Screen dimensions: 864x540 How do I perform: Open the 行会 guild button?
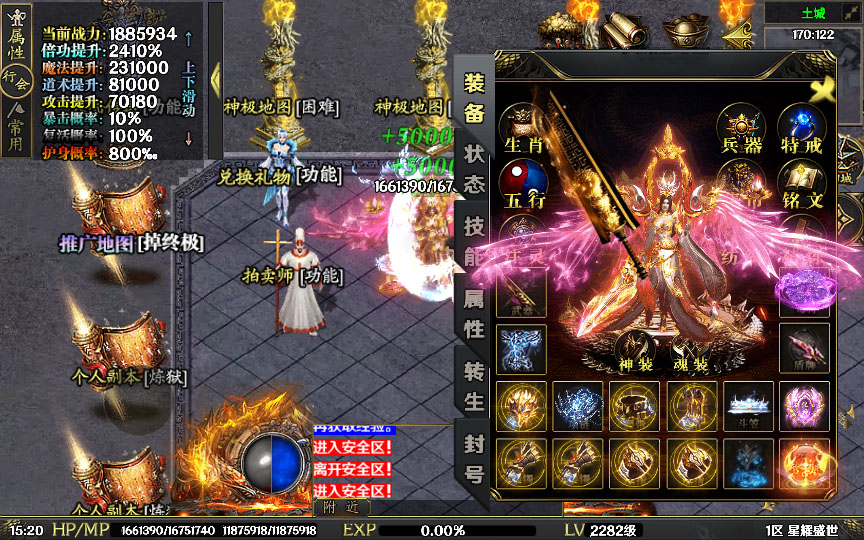pyautogui.click(x=16, y=78)
